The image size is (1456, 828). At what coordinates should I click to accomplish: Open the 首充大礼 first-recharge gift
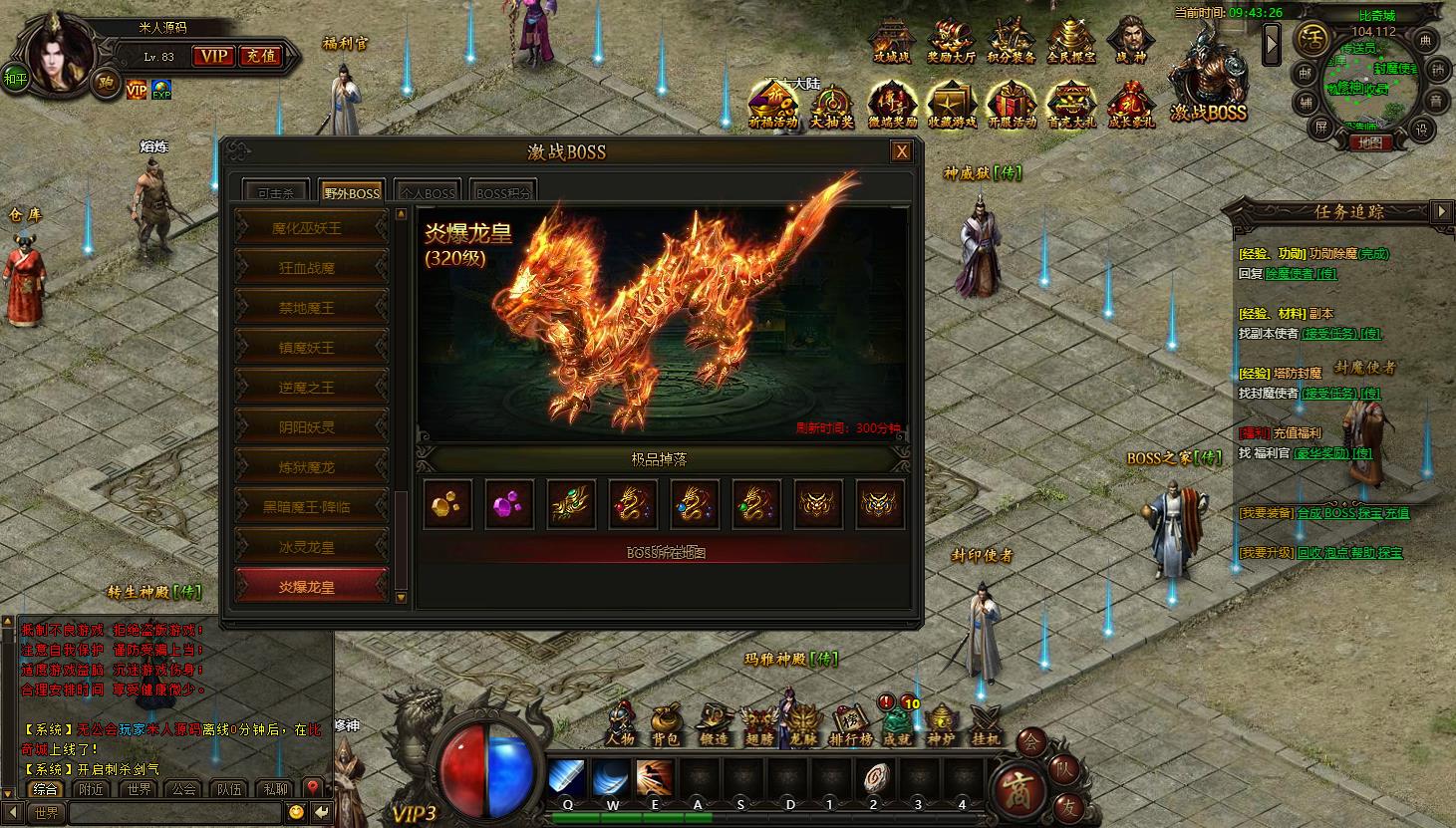click(x=1071, y=105)
